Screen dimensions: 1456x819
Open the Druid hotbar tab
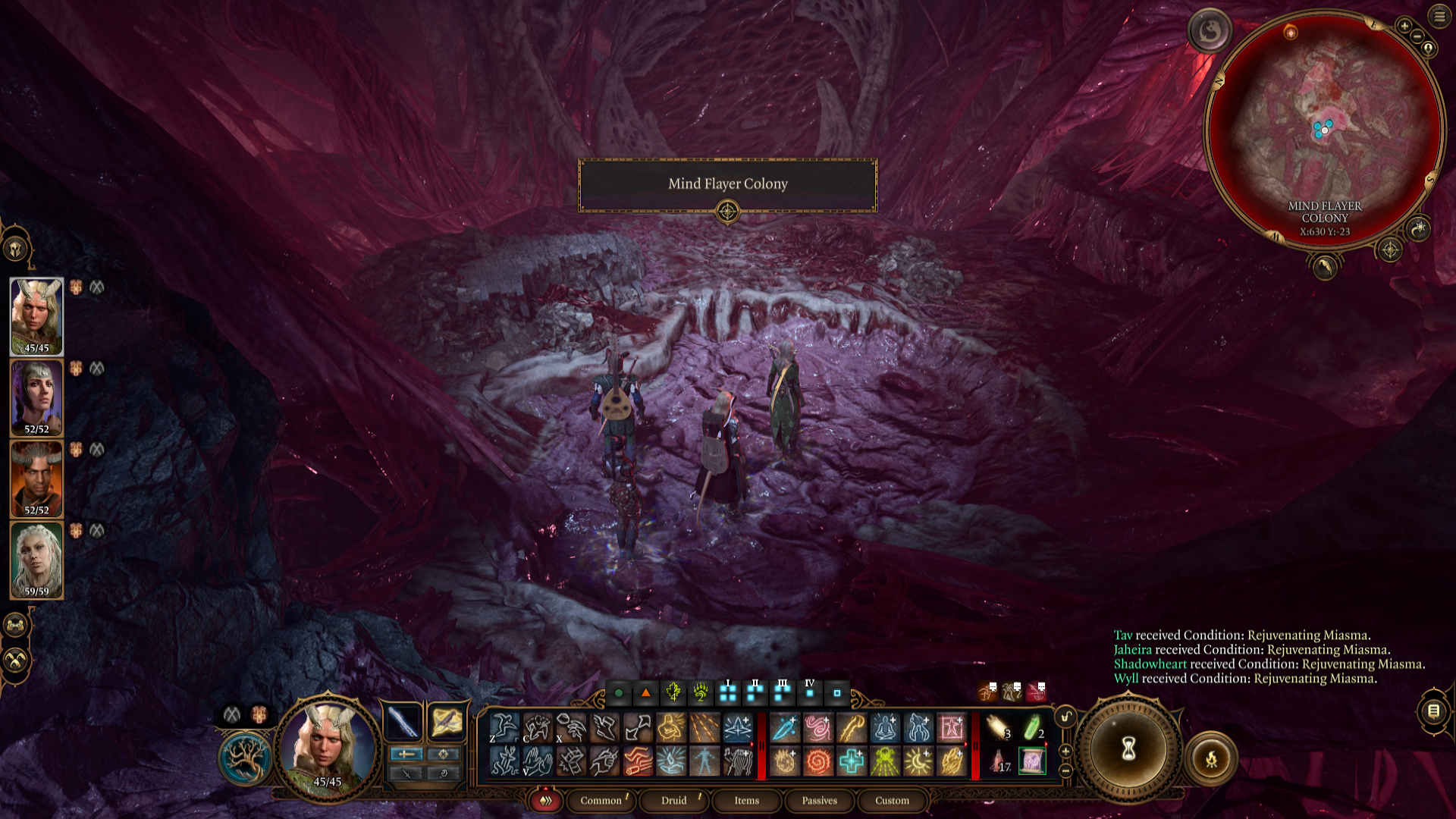tap(673, 800)
